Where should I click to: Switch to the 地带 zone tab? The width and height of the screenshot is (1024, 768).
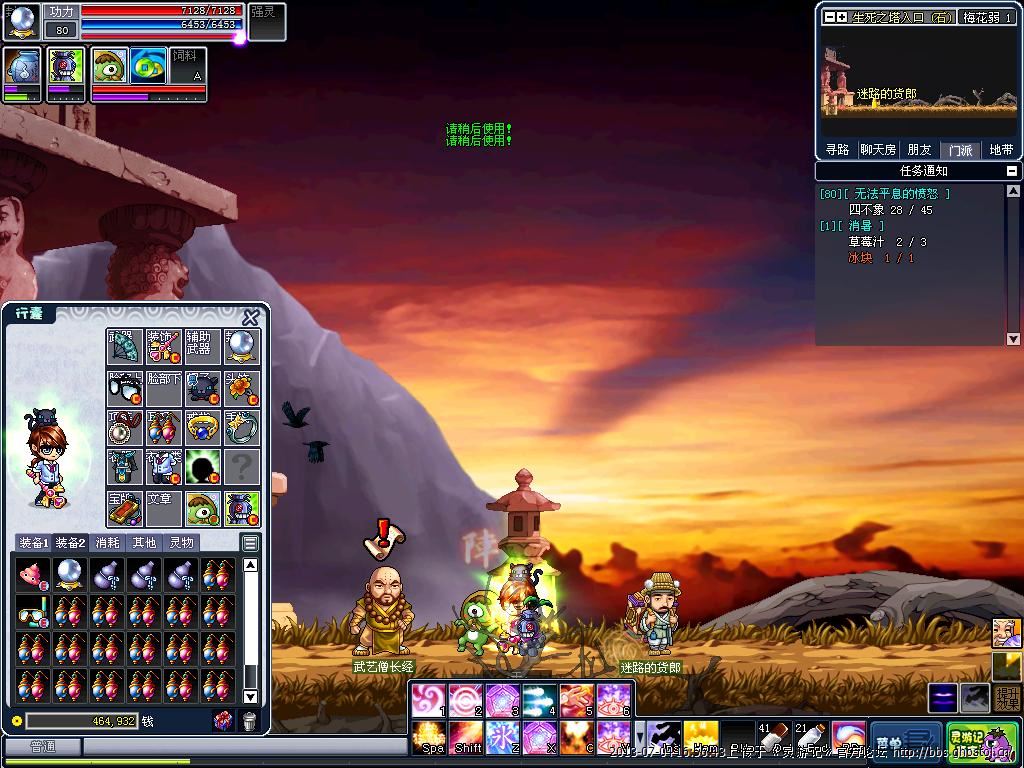1001,150
